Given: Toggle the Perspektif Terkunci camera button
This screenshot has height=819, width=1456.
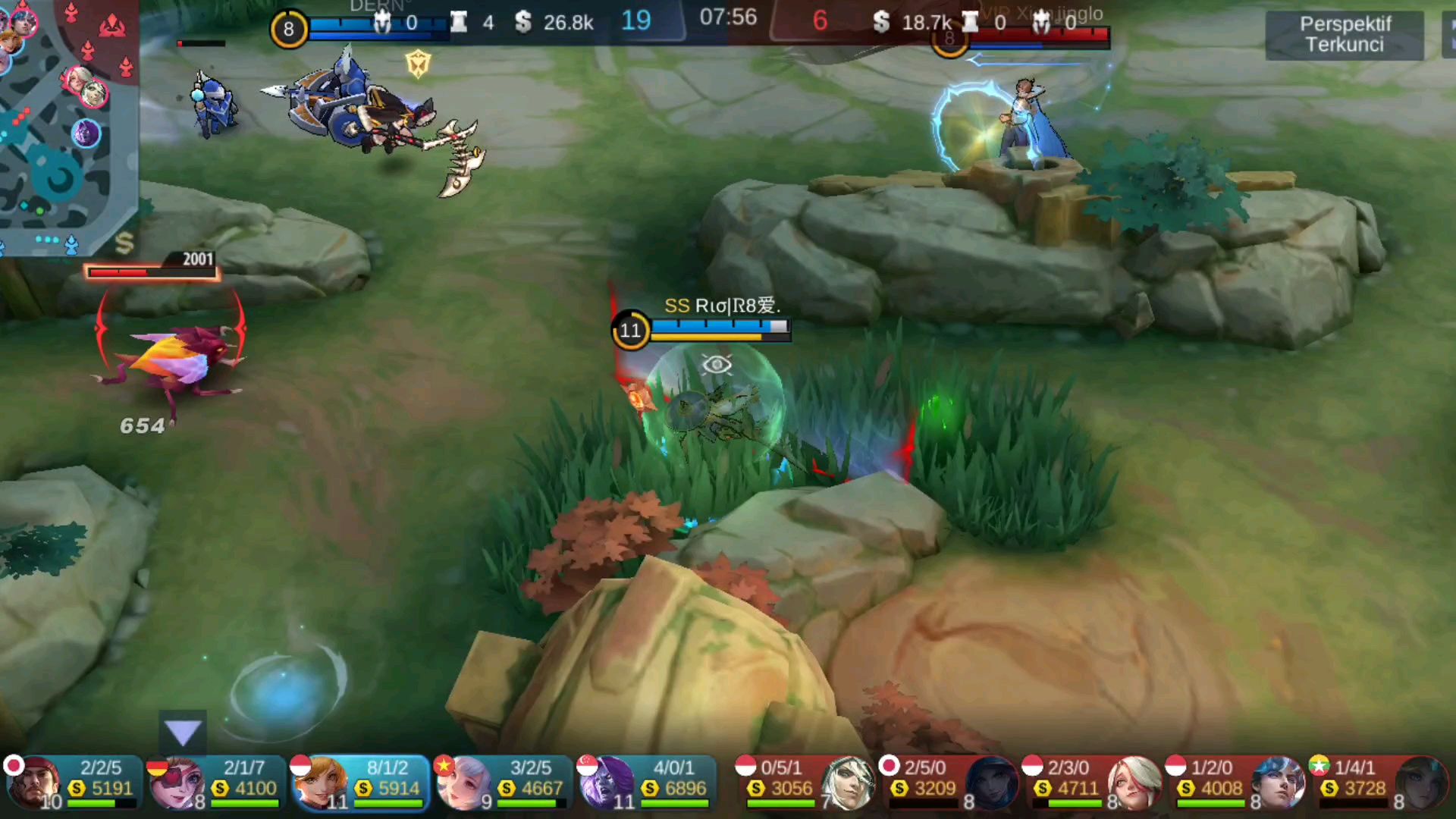Looking at the screenshot, I should coord(1344,34).
